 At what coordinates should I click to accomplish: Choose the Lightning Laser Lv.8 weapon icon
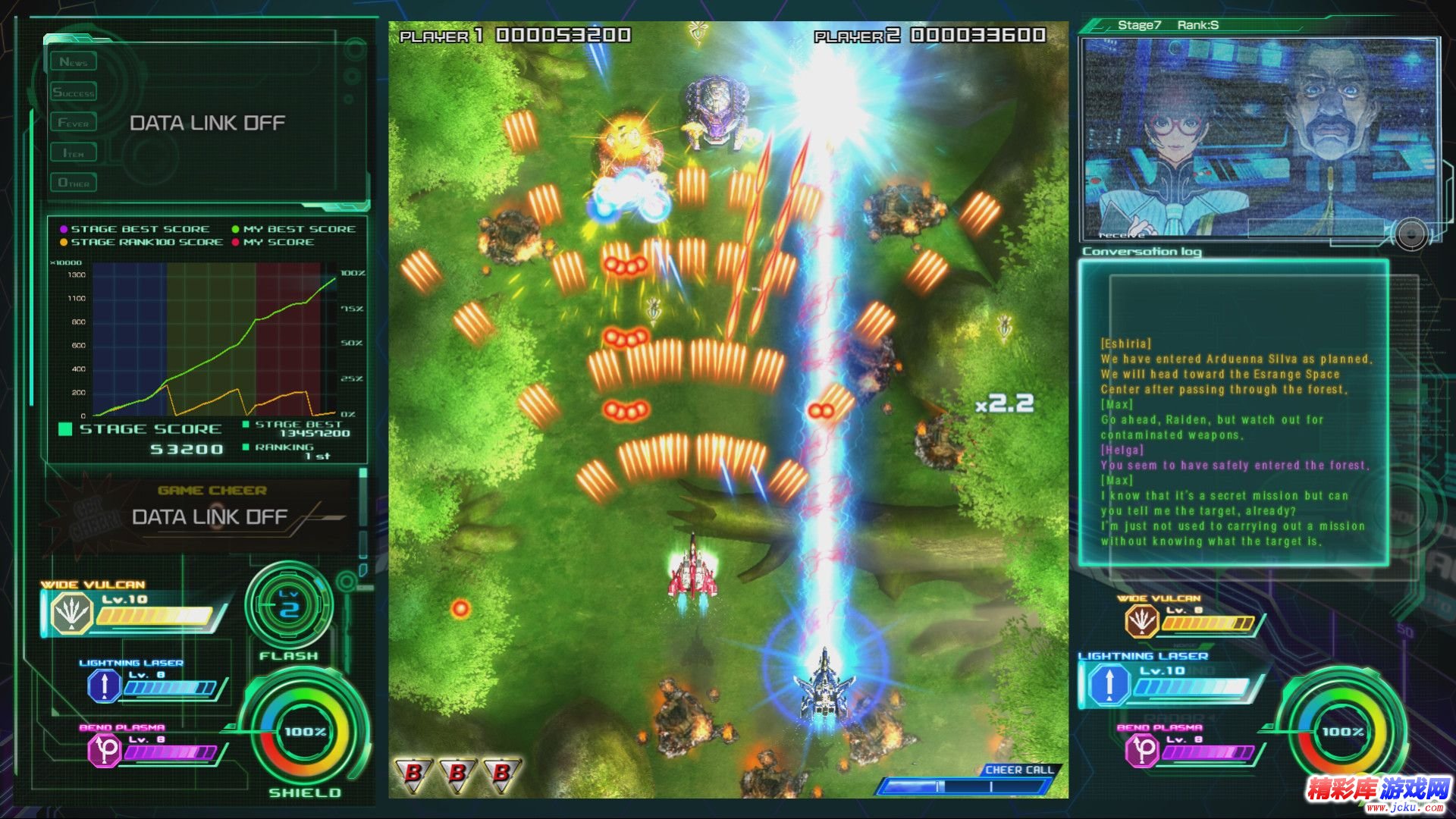104,686
